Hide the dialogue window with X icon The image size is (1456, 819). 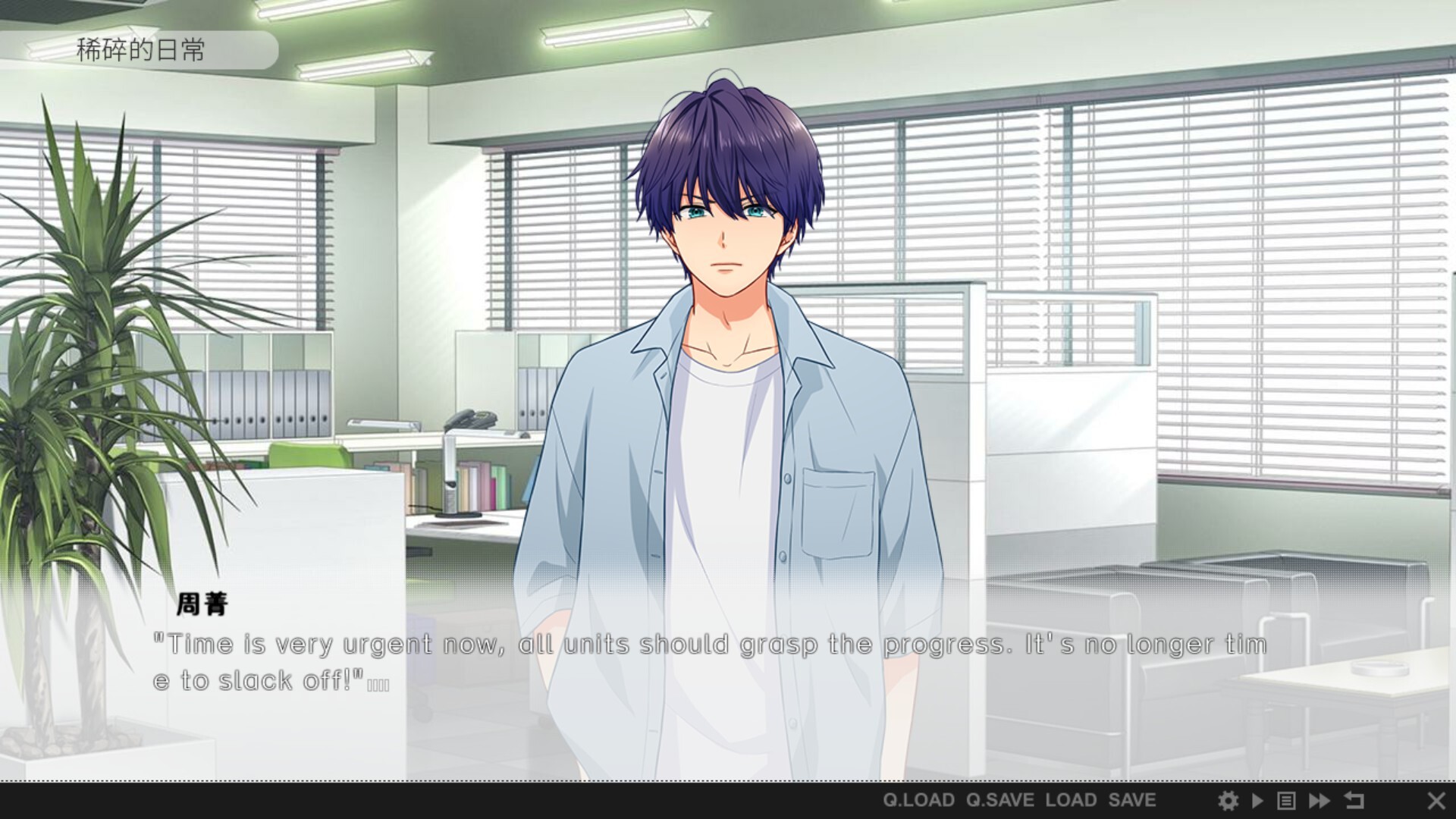[x=1436, y=800]
